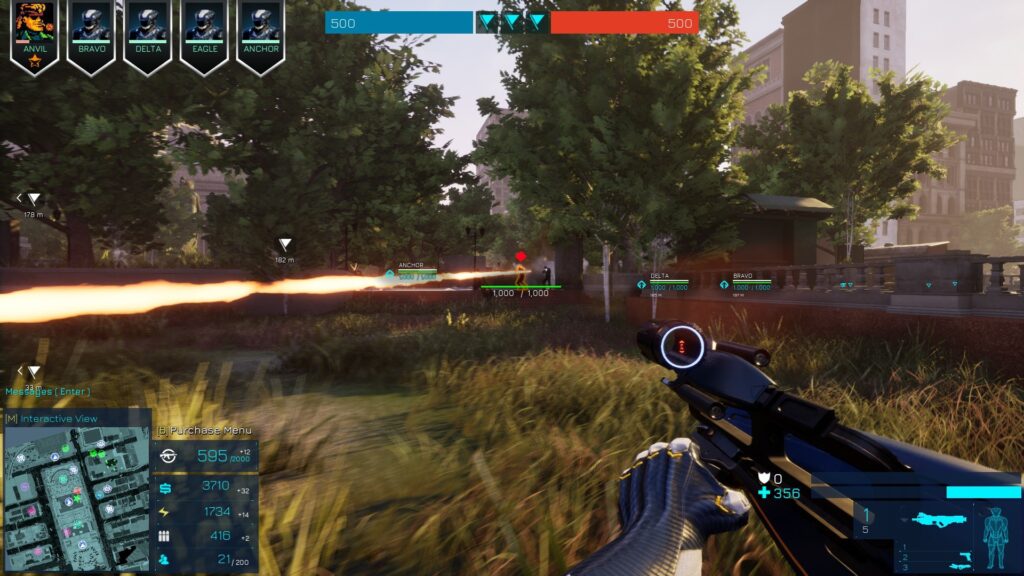1024x576 pixels.
Task: Click the bullets supply resource icon
Action: click(x=165, y=536)
